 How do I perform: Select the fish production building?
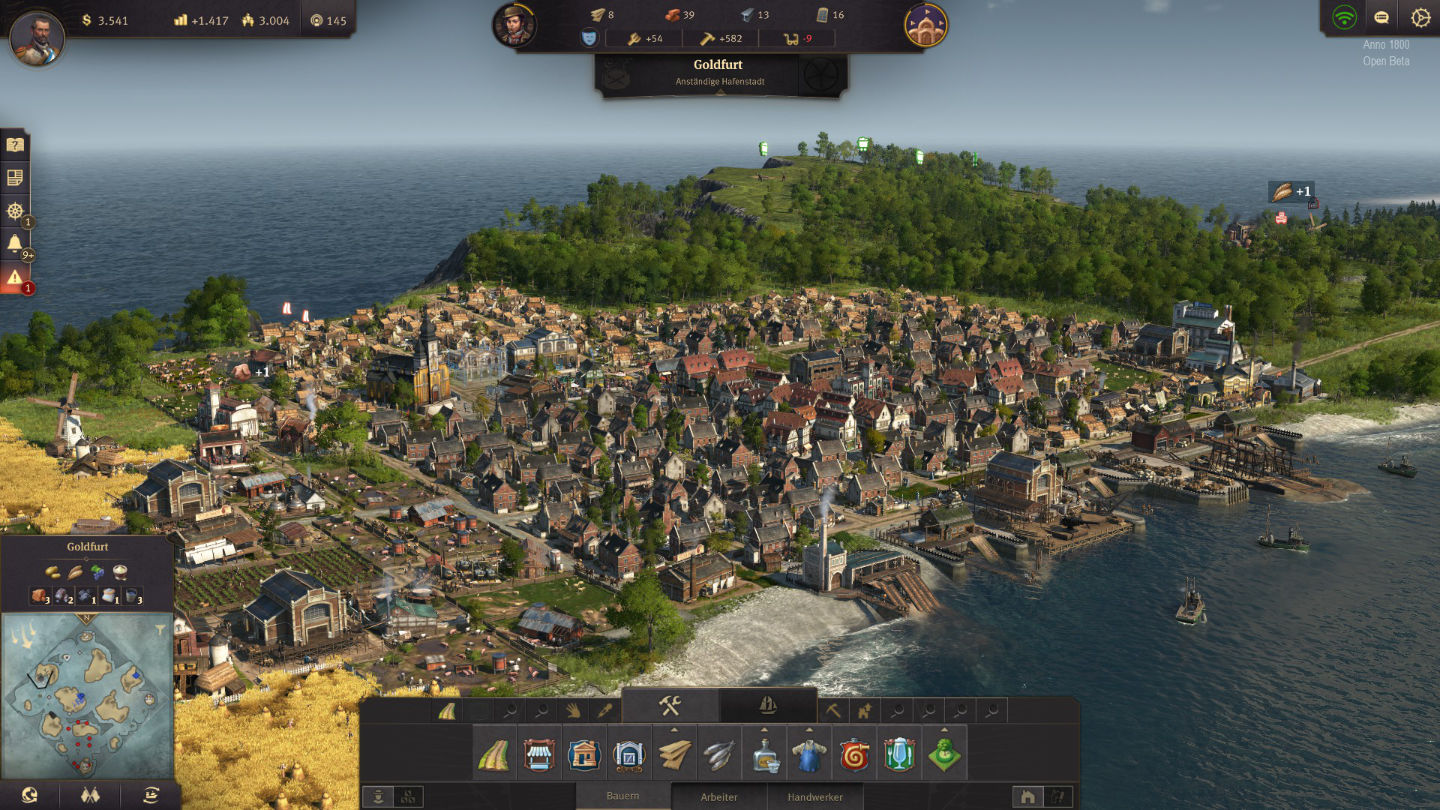point(717,754)
